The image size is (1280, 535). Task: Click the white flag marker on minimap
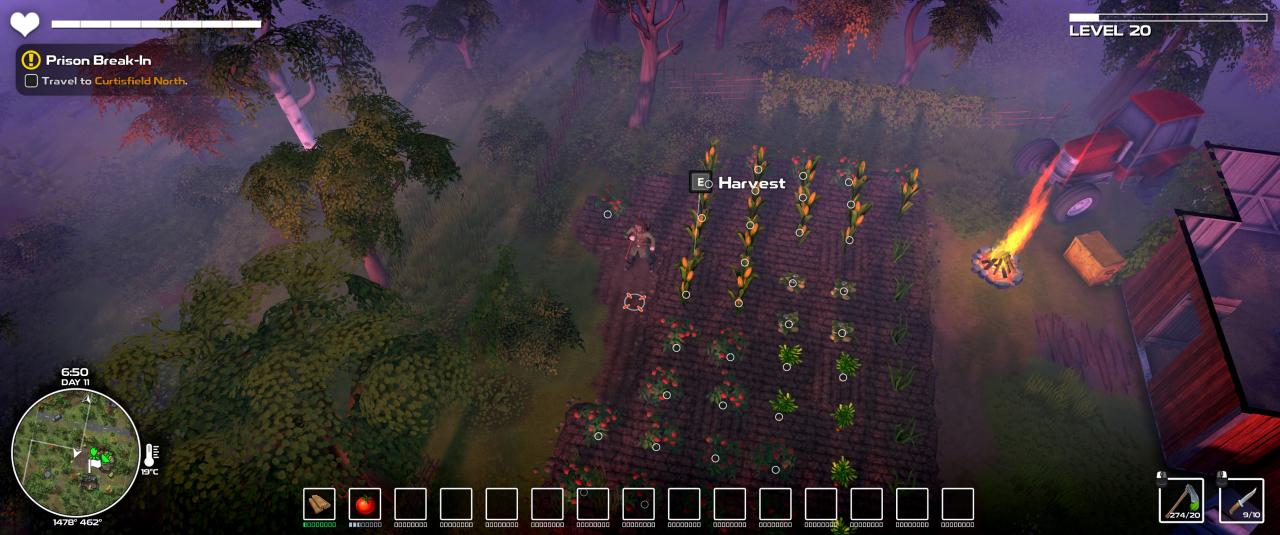pyautogui.click(x=94, y=465)
